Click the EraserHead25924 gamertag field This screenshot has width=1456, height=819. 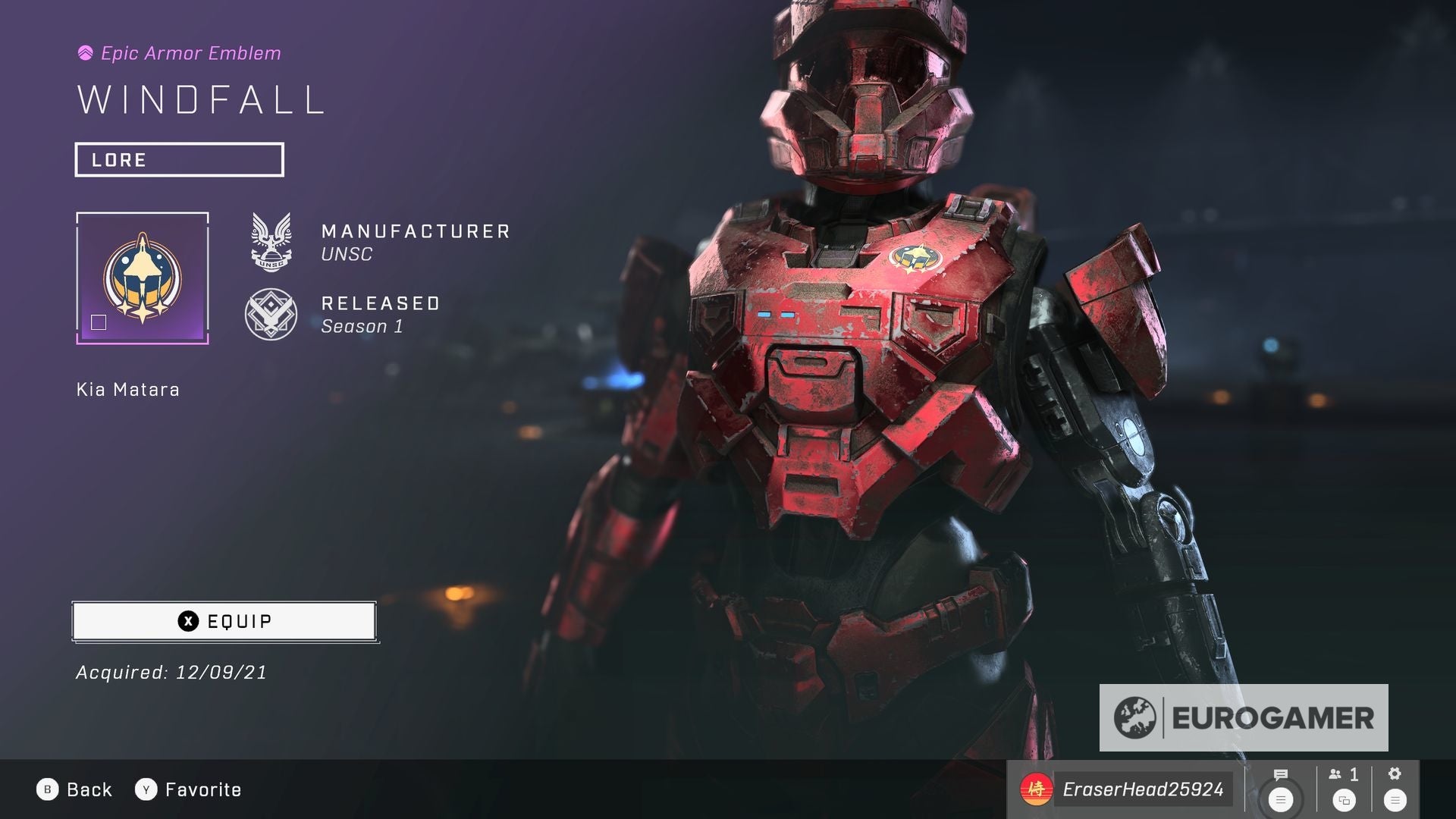pos(1145,788)
